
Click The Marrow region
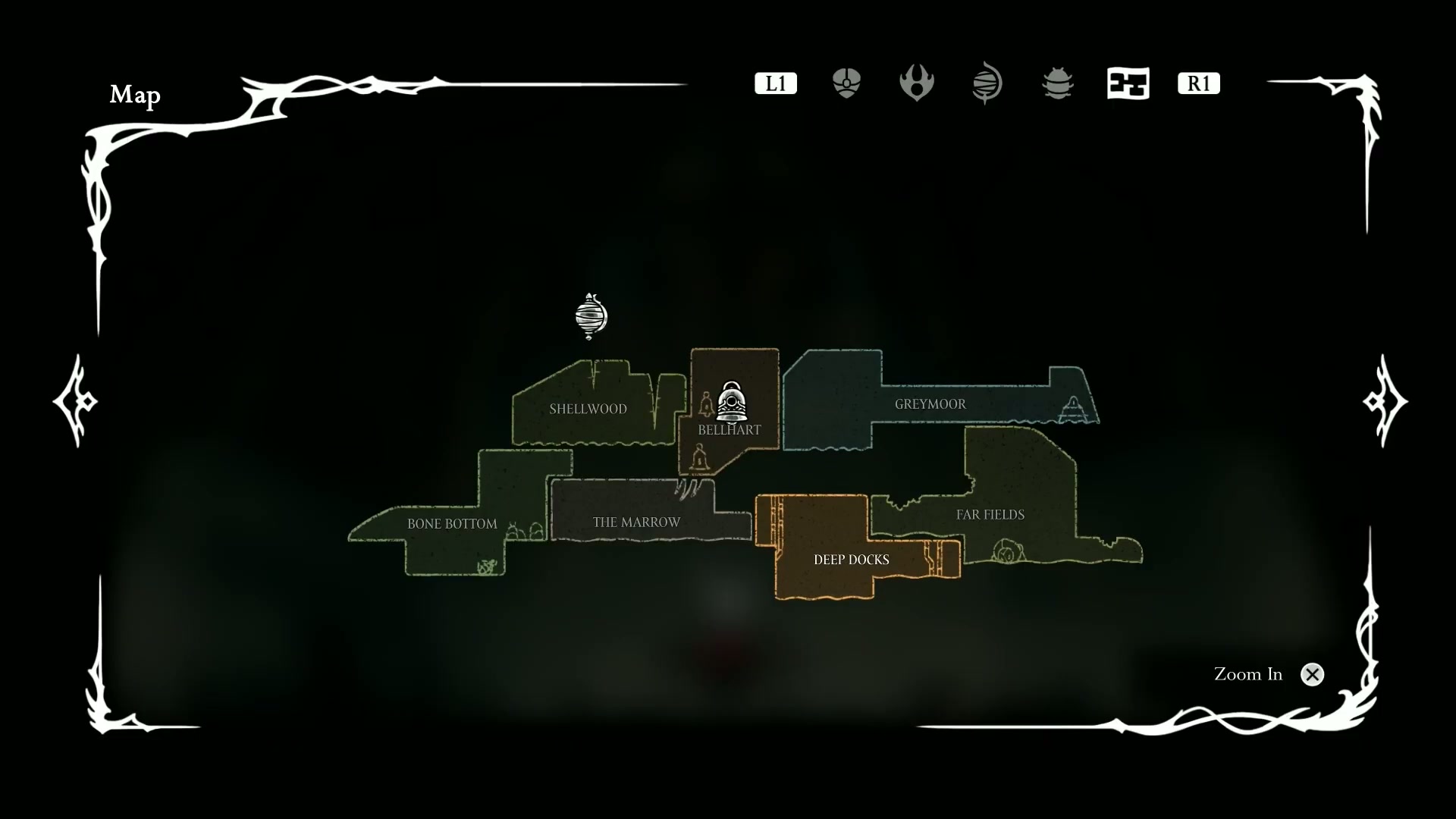coord(636,522)
